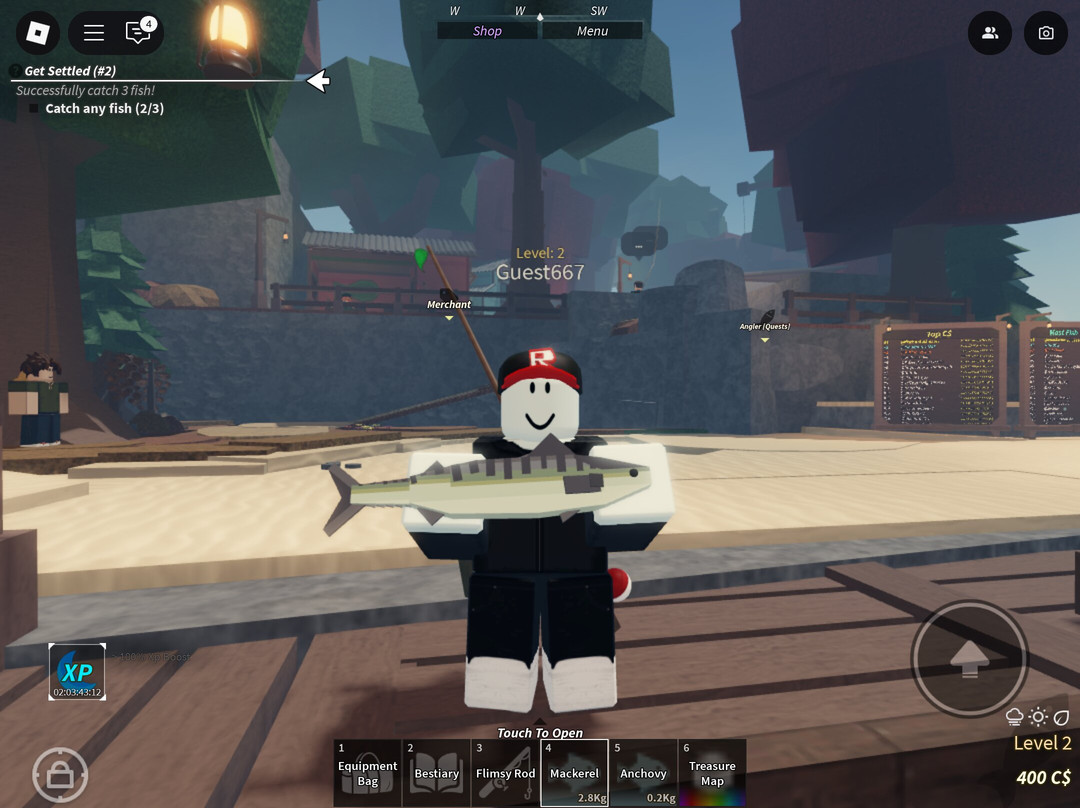The height and width of the screenshot is (808, 1080).
Task: Open the full inventory via Touch To Open
Action: point(540,733)
